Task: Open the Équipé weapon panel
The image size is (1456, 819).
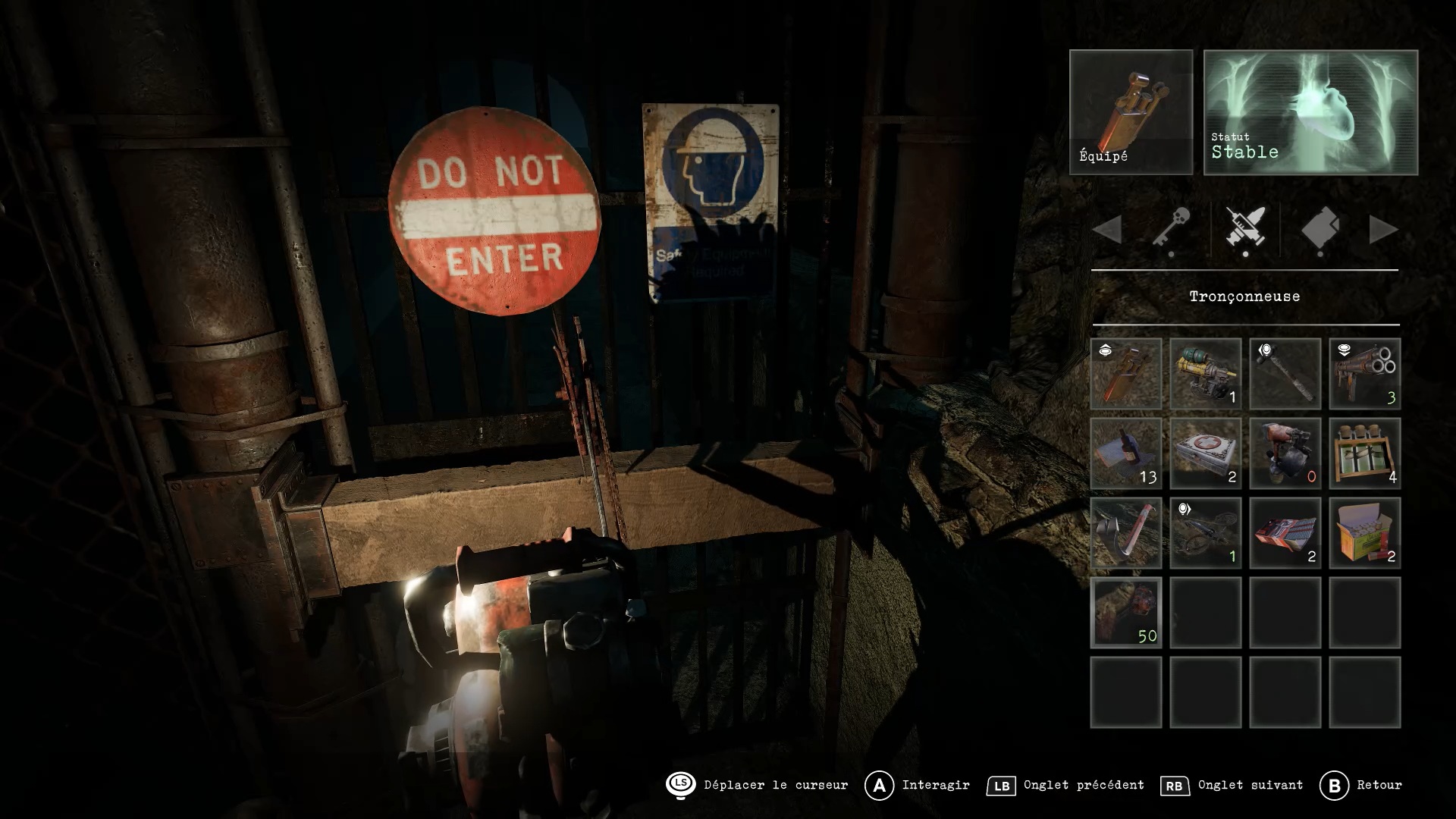Action: coord(1131,112)
